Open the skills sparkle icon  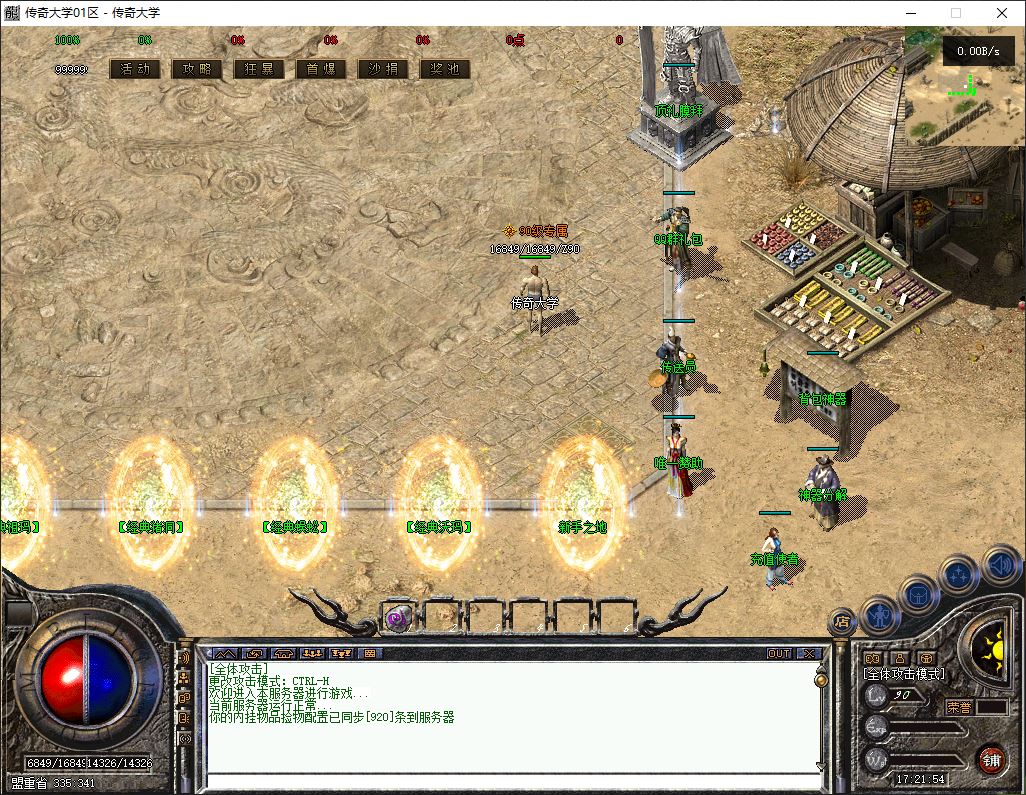click(959, 576)
